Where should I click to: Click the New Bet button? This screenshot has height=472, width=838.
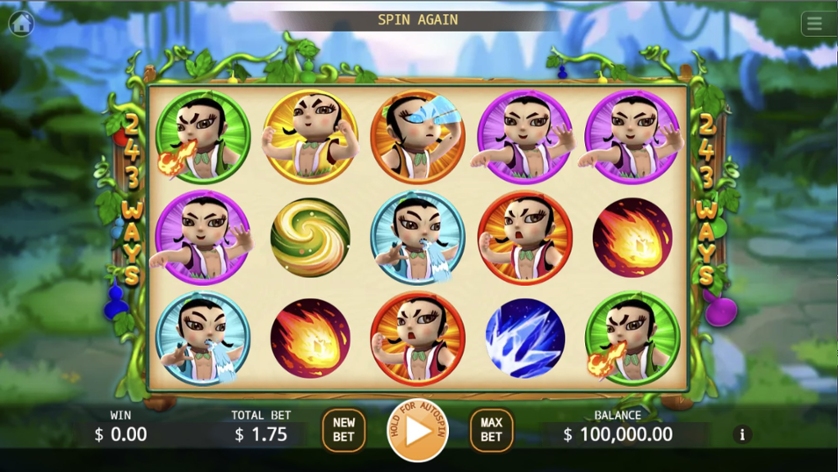(x=343, y=430)
